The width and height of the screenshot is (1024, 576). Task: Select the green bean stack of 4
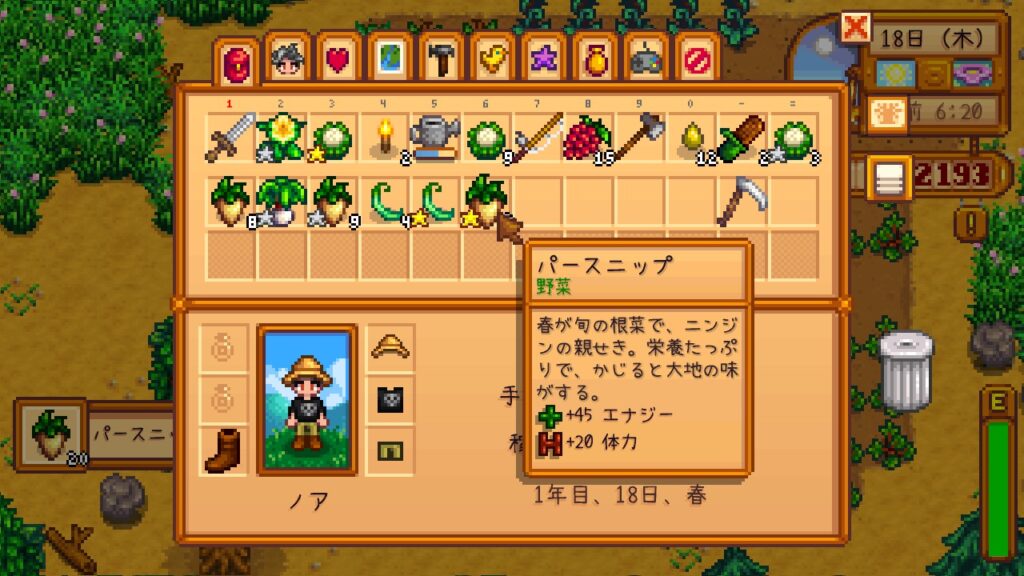pos(384,200)
